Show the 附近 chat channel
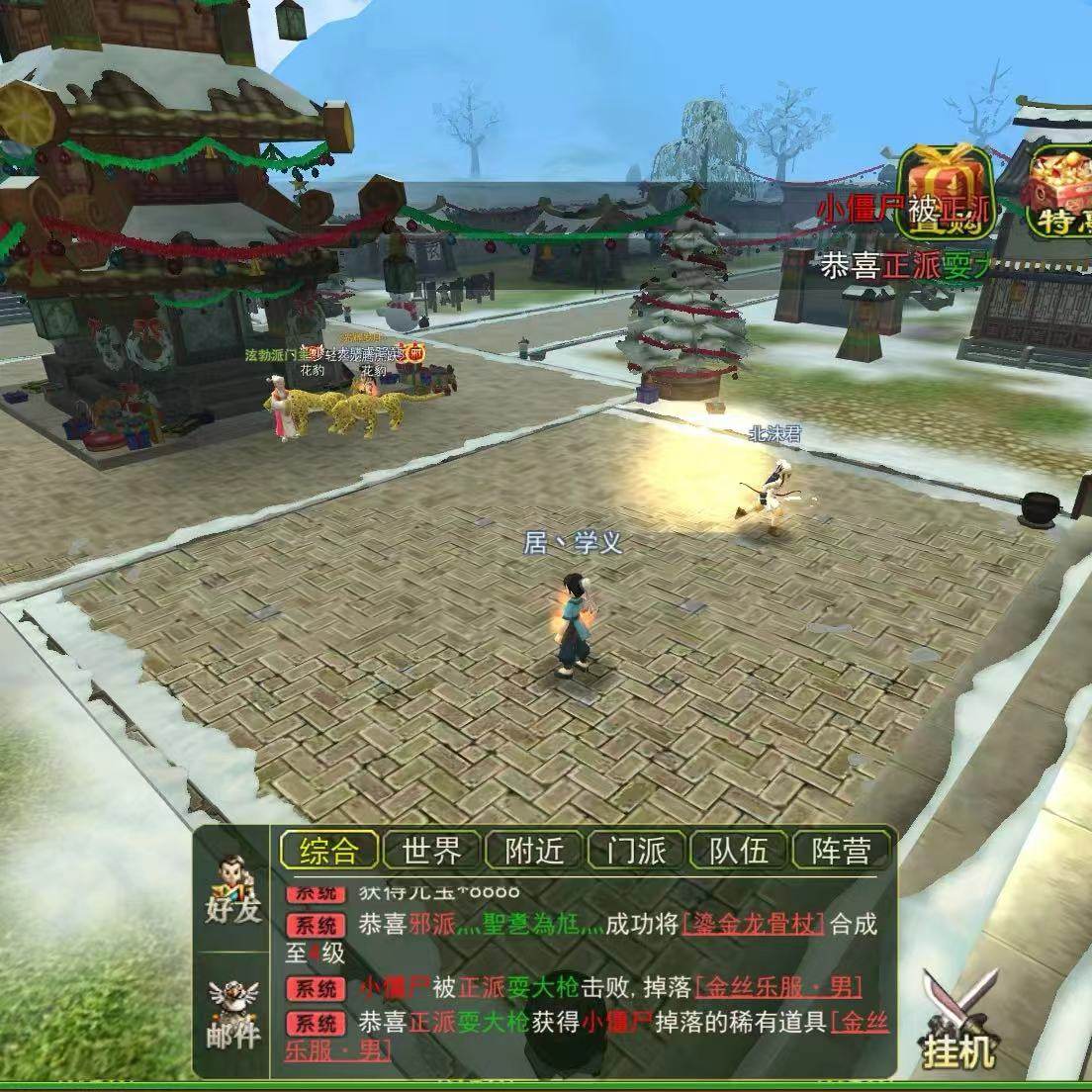This screenshot has width=1092, height=1092. point(535,850)
